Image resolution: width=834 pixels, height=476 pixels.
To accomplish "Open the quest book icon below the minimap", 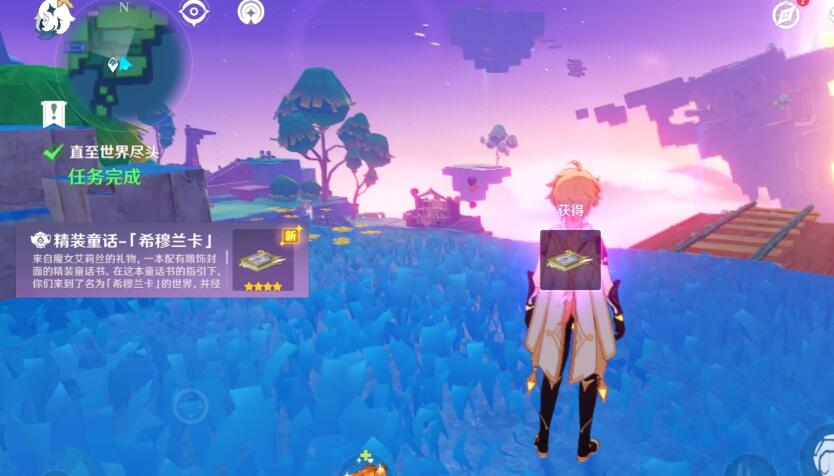I will coord(53,114).
